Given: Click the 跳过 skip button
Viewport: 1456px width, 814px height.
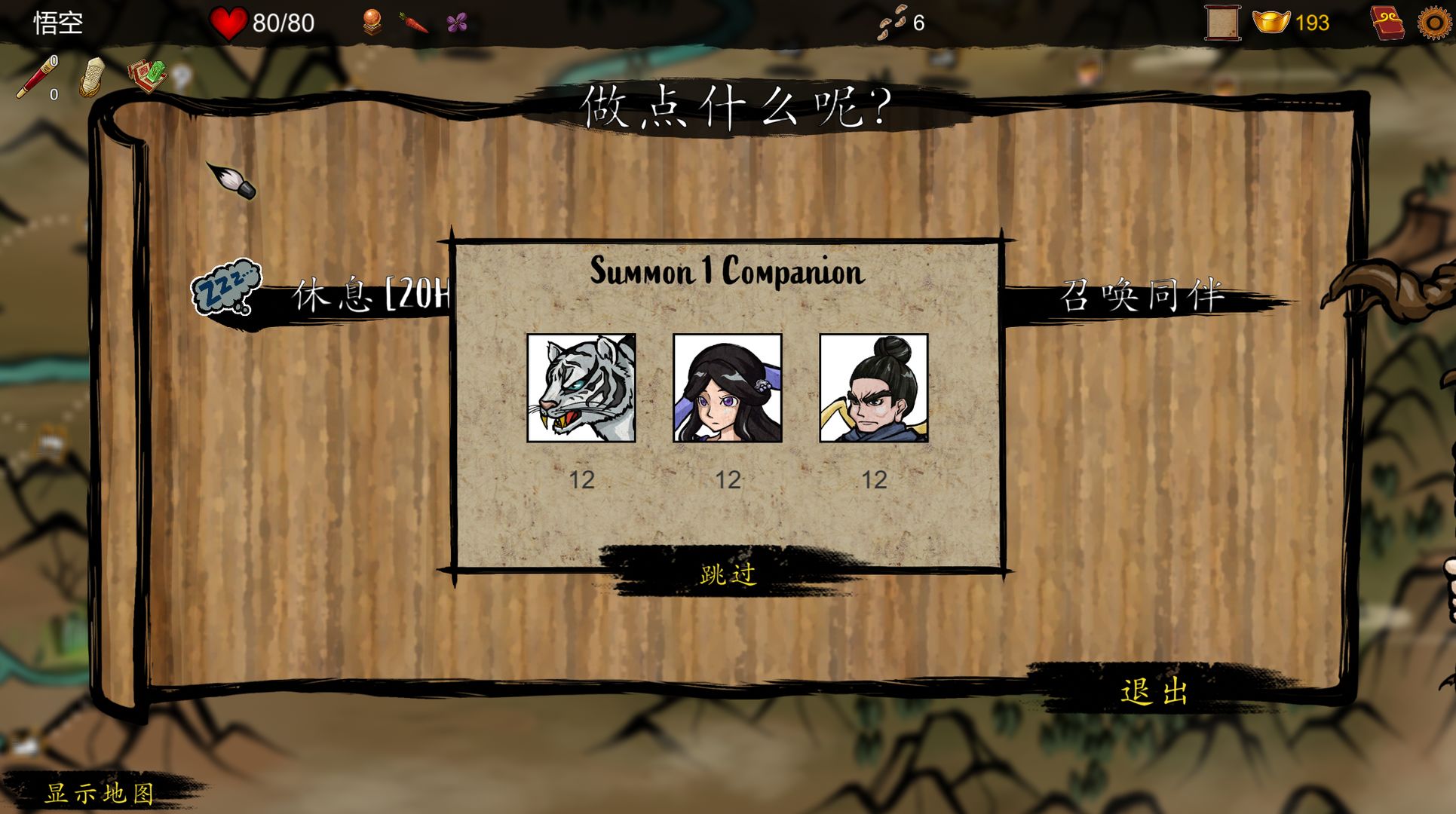Looking at the screenshot, I should click(729, 573).
